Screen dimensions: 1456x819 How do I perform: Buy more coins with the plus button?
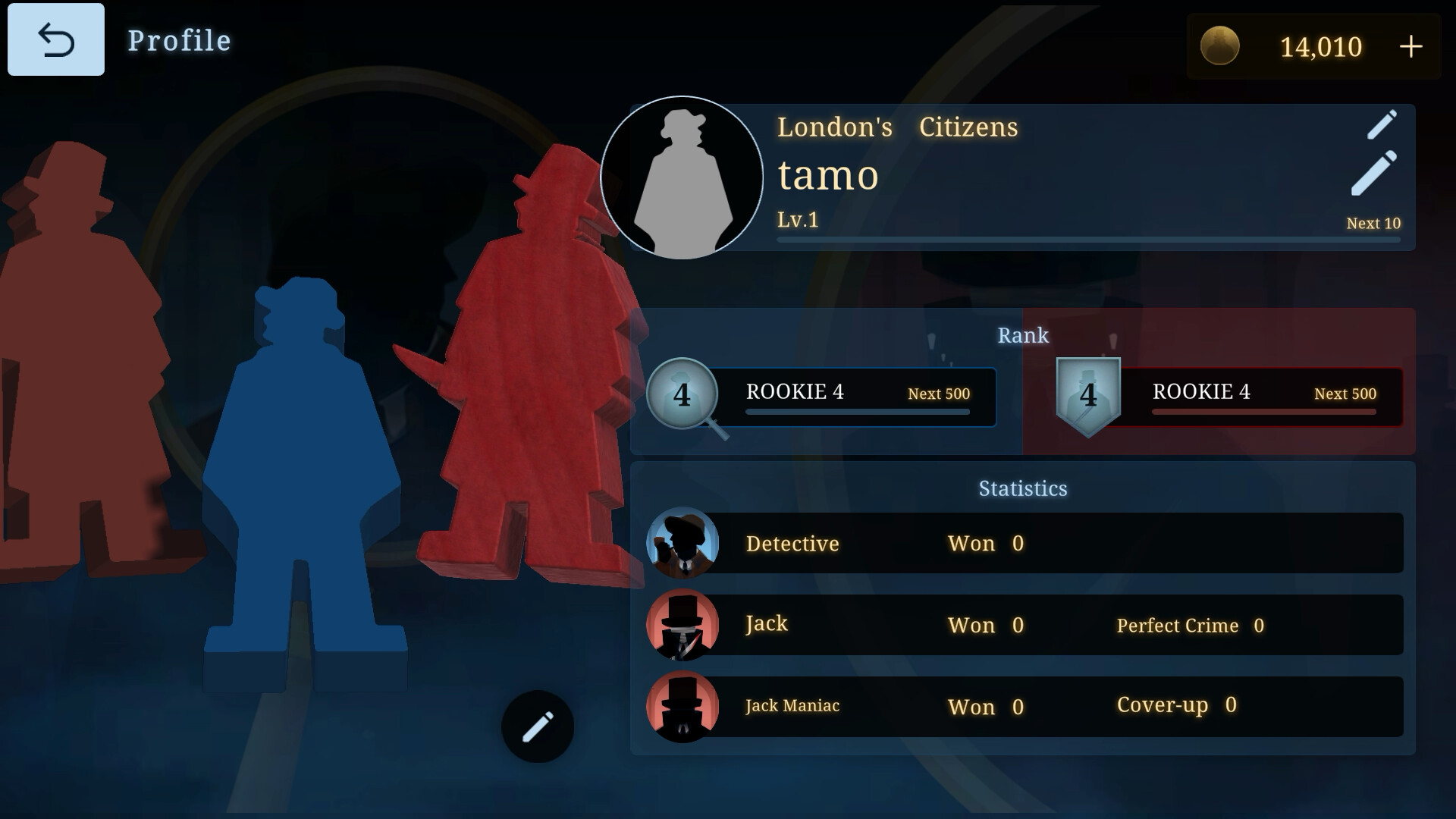pos(1412,47)
